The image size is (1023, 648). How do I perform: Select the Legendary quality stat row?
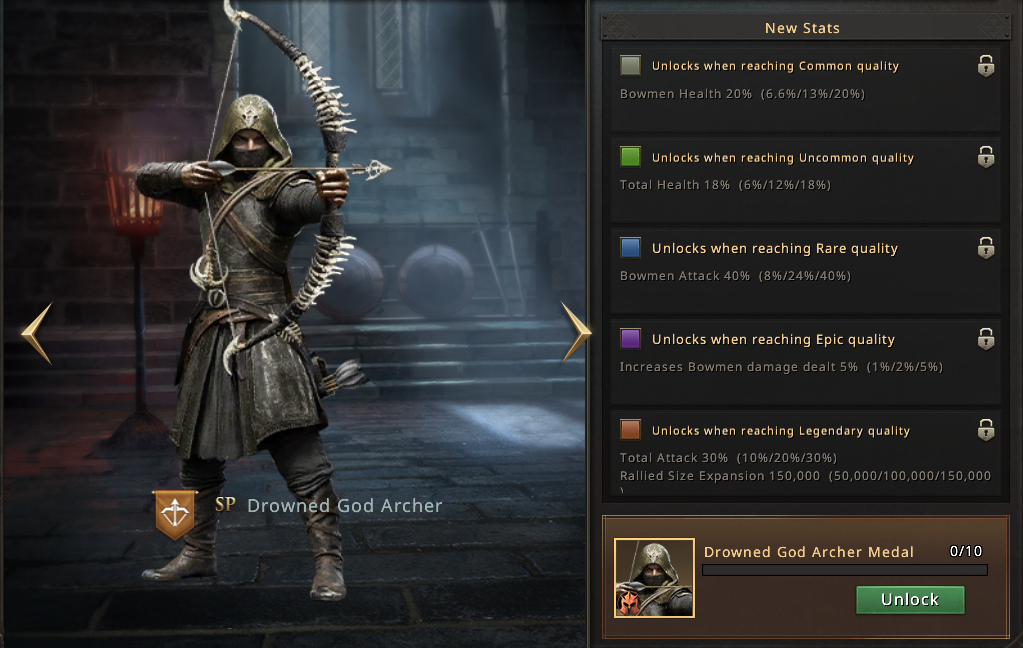coord(806,453)
